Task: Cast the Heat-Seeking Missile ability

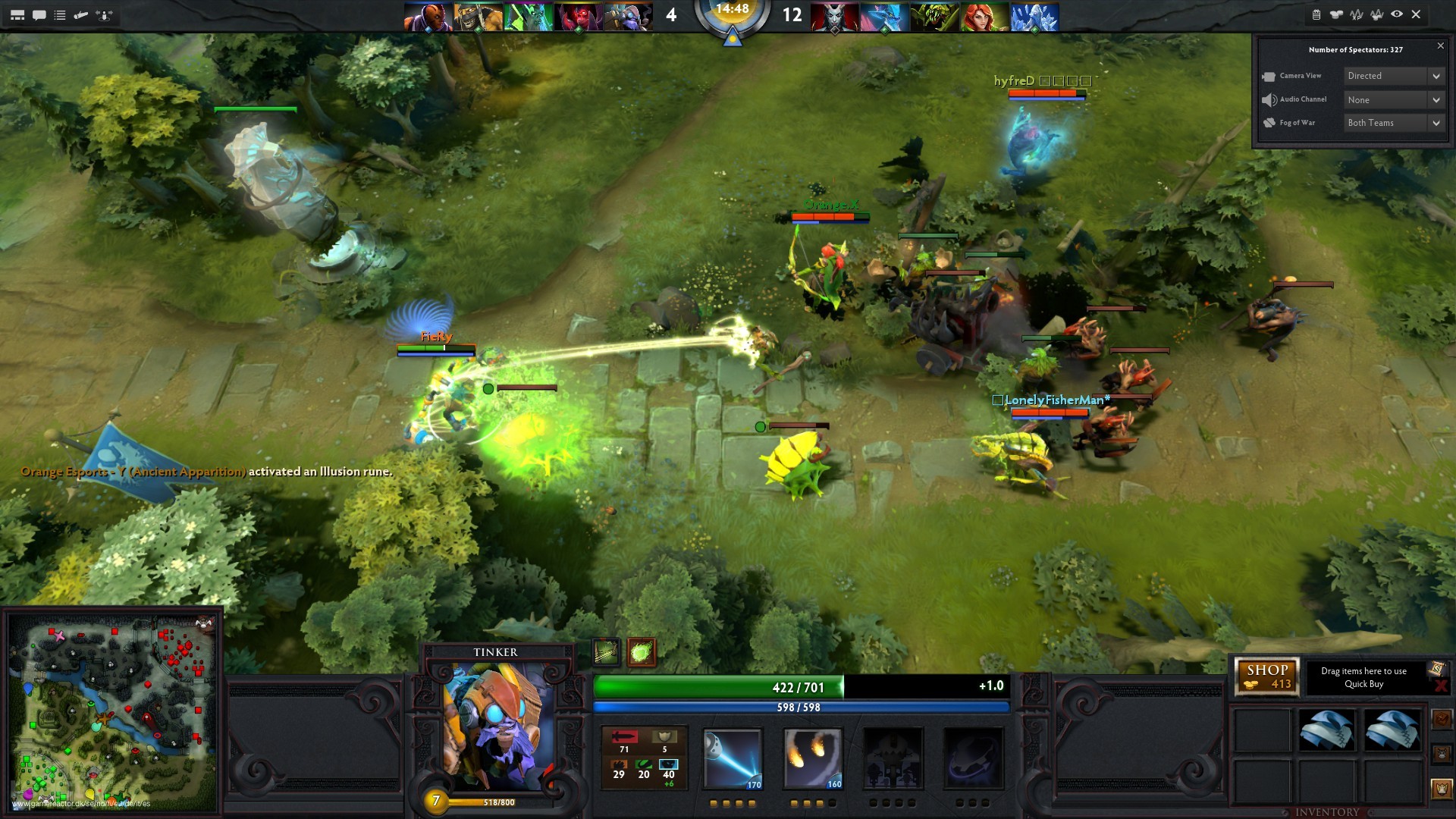Action: click(x=813, y=758)
